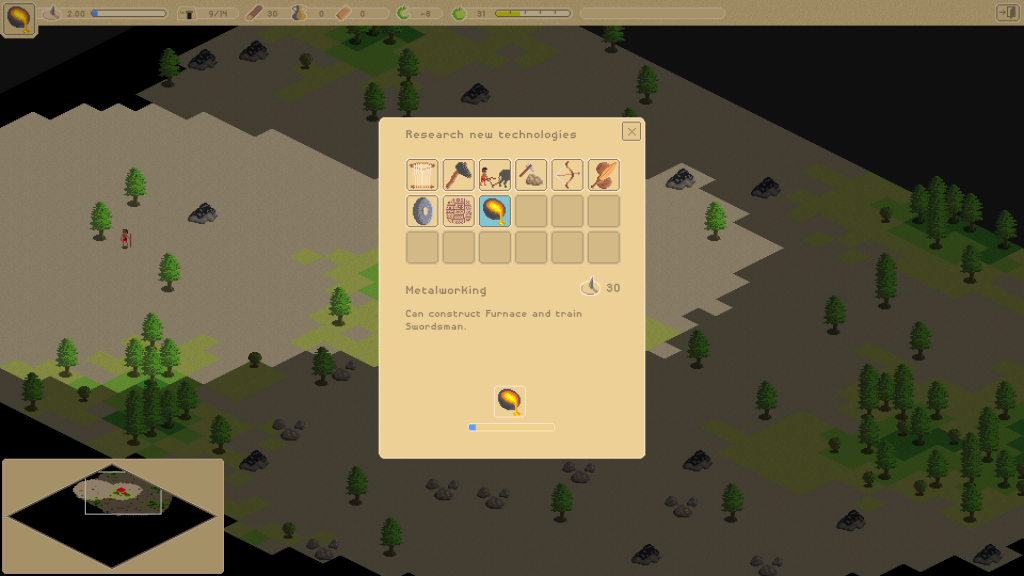
Task: Choose the stone hammer technology
Action: pyautogui.click(x=458, y=175)
